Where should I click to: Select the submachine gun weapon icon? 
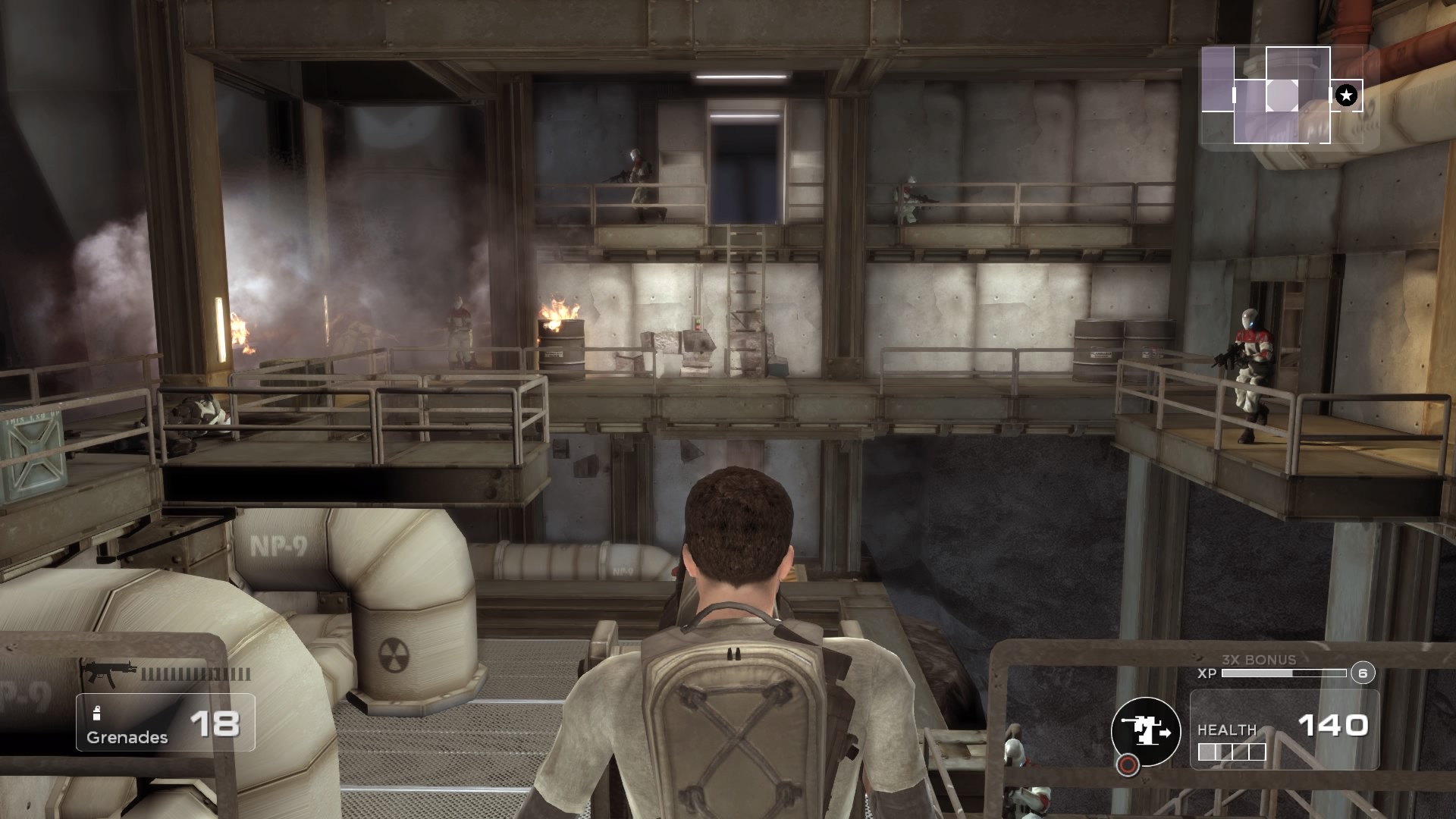coord(110,673)
